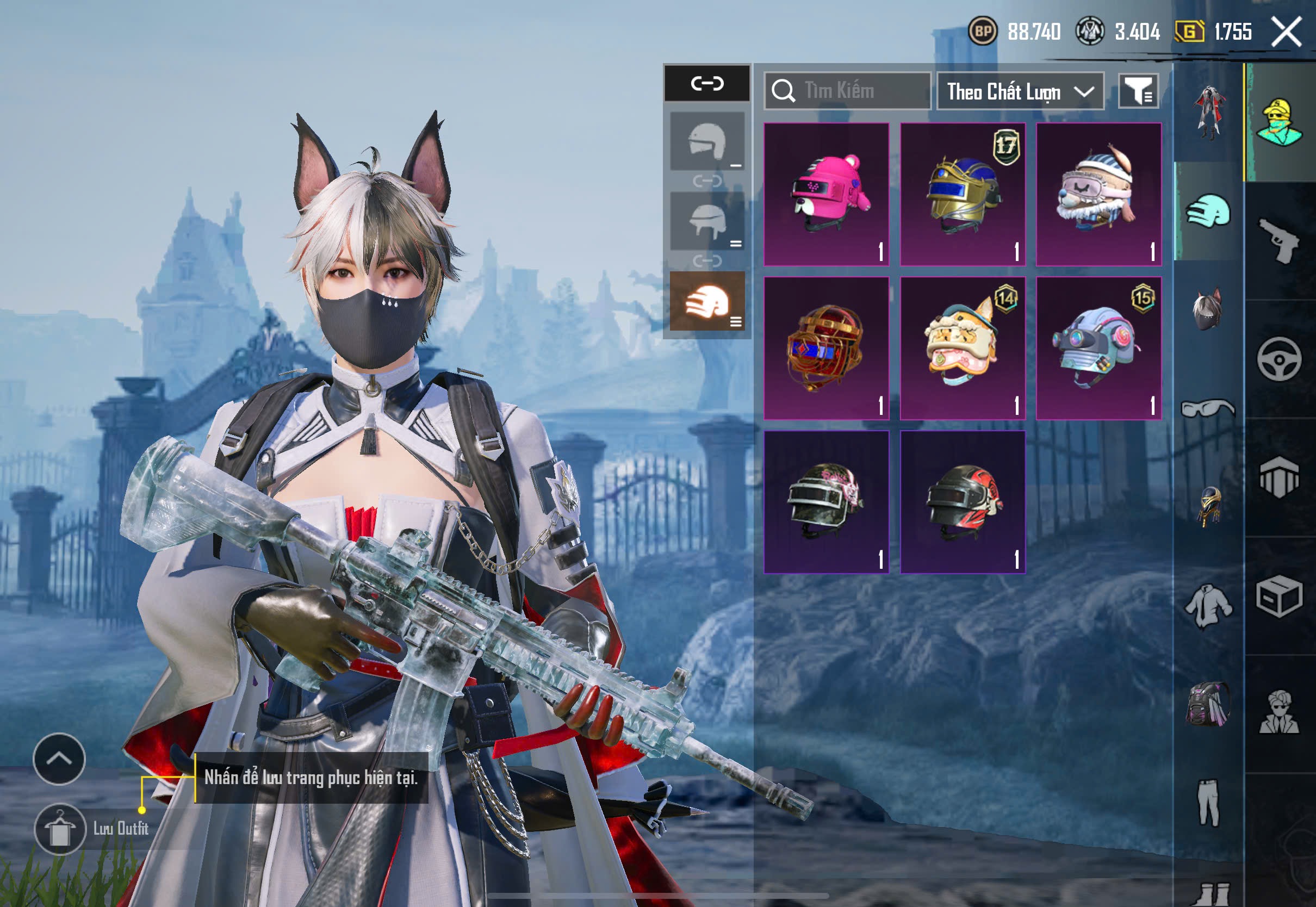The width and height of the screenshot is (1316, 907).
Task: Click the round up-arrow expand button
Action: point(59,759)
